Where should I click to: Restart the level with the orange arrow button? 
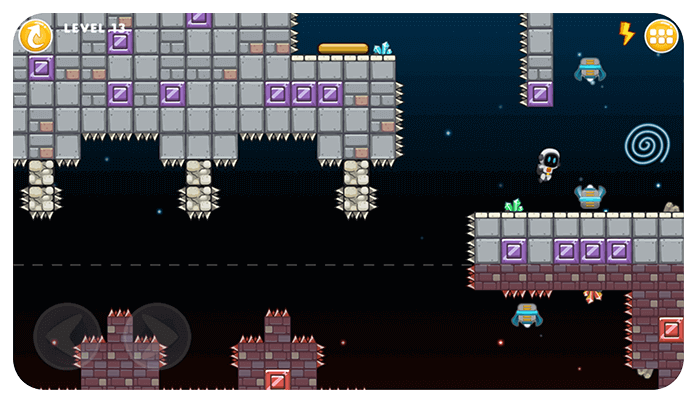[x=36, y=36]
